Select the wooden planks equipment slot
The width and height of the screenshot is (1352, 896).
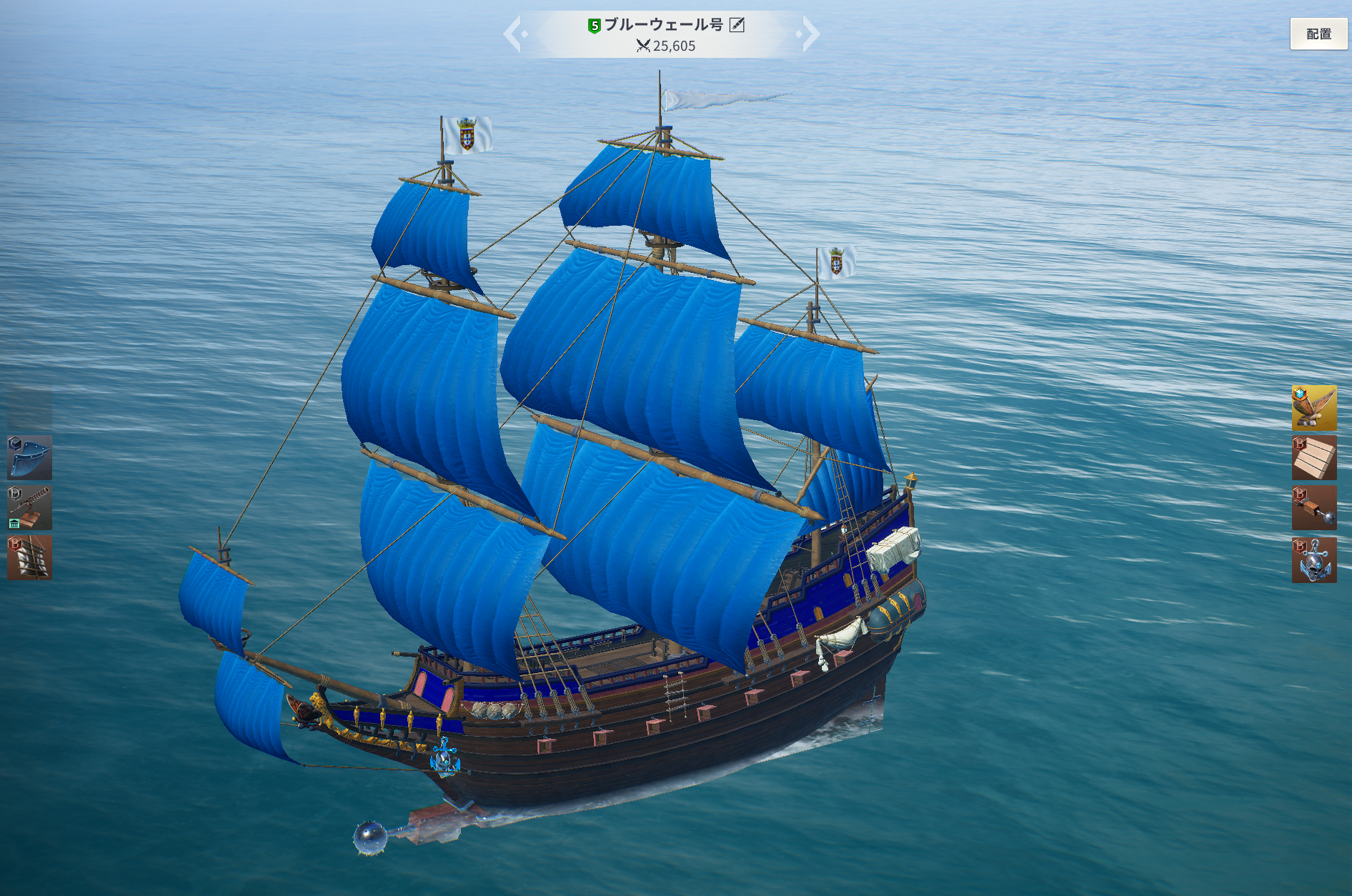coord(1313,458)
